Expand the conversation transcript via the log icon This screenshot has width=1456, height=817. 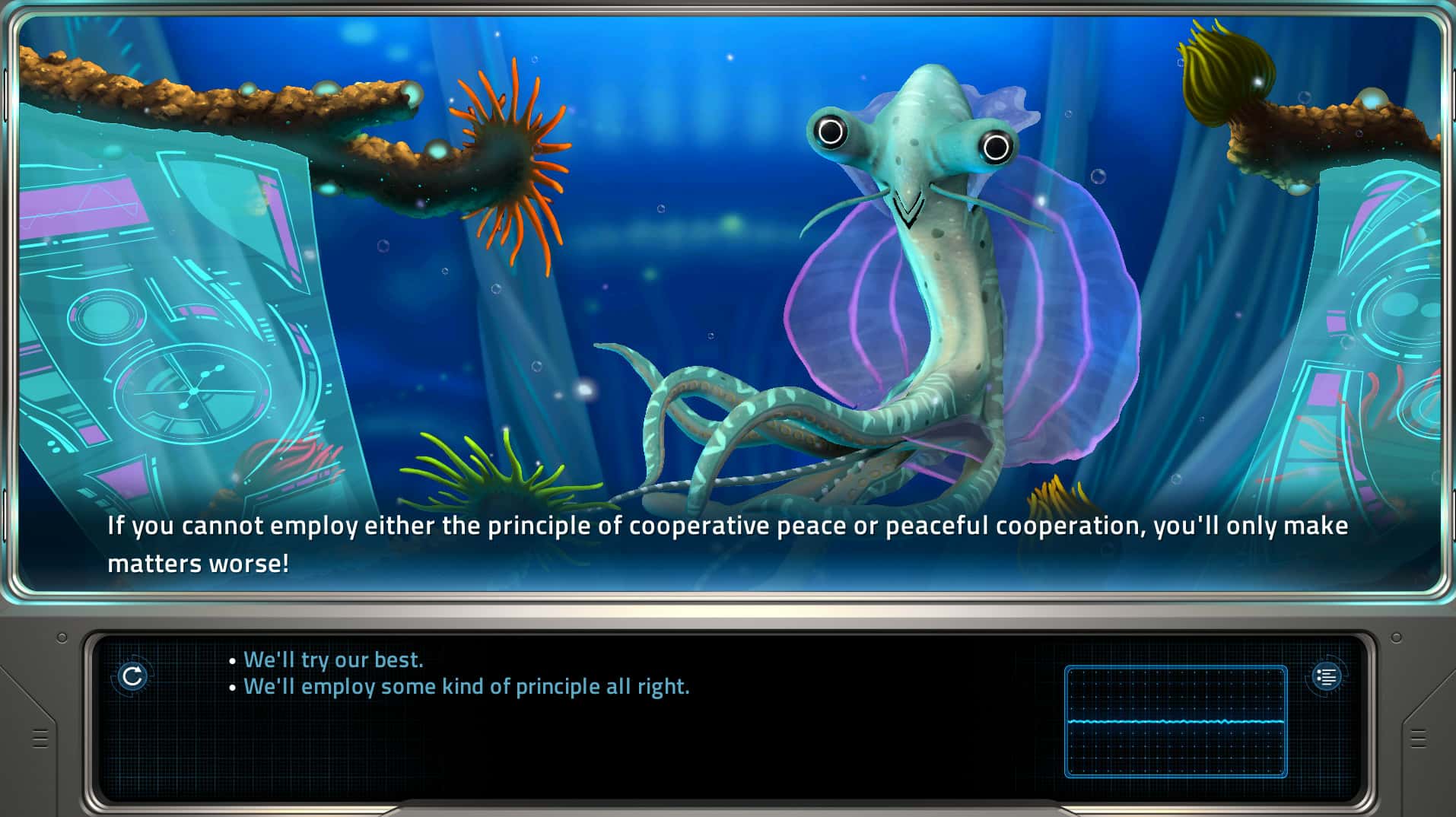click(1327, 676)
